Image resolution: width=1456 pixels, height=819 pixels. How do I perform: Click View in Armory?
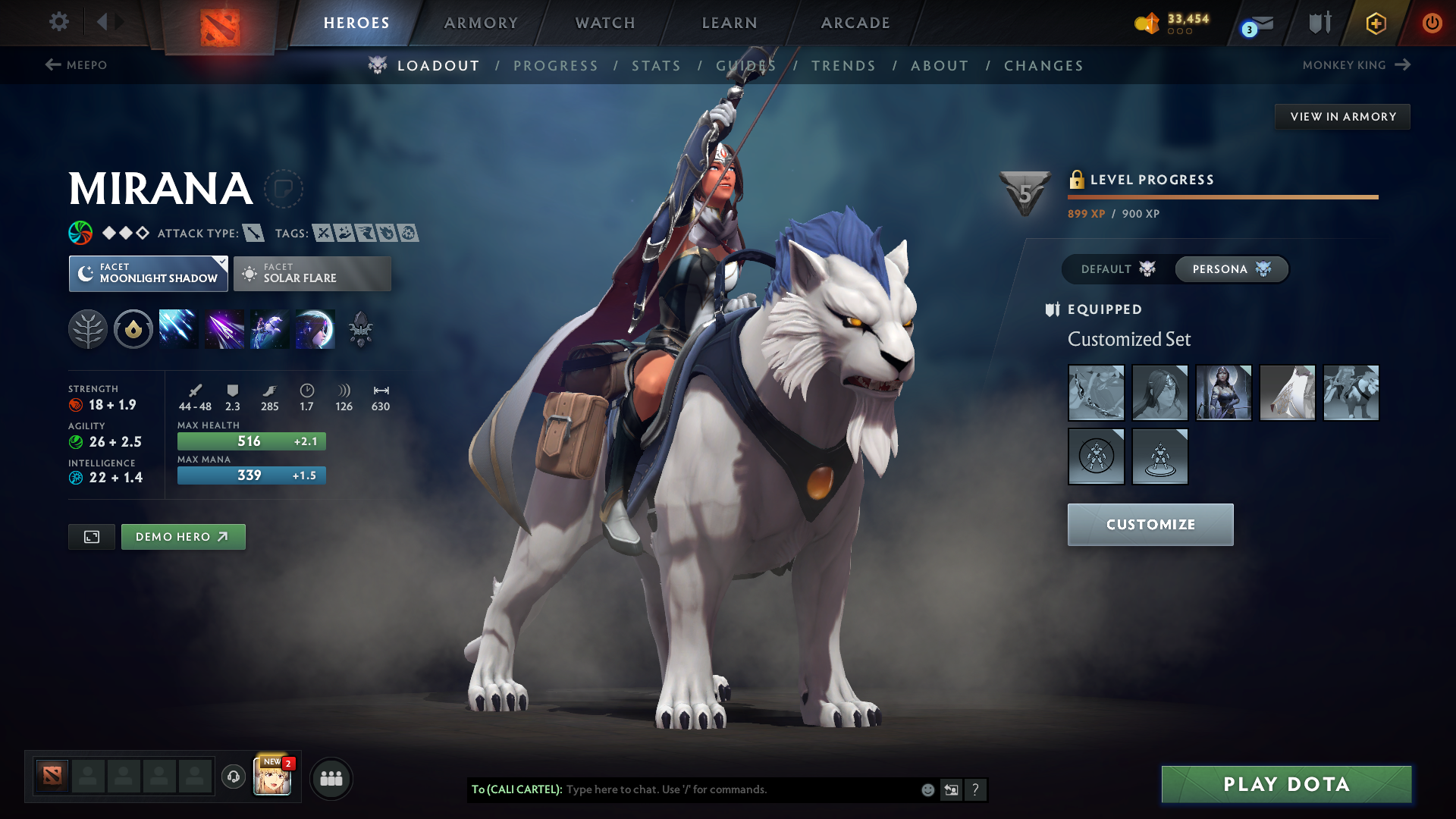pos(1342,117)
